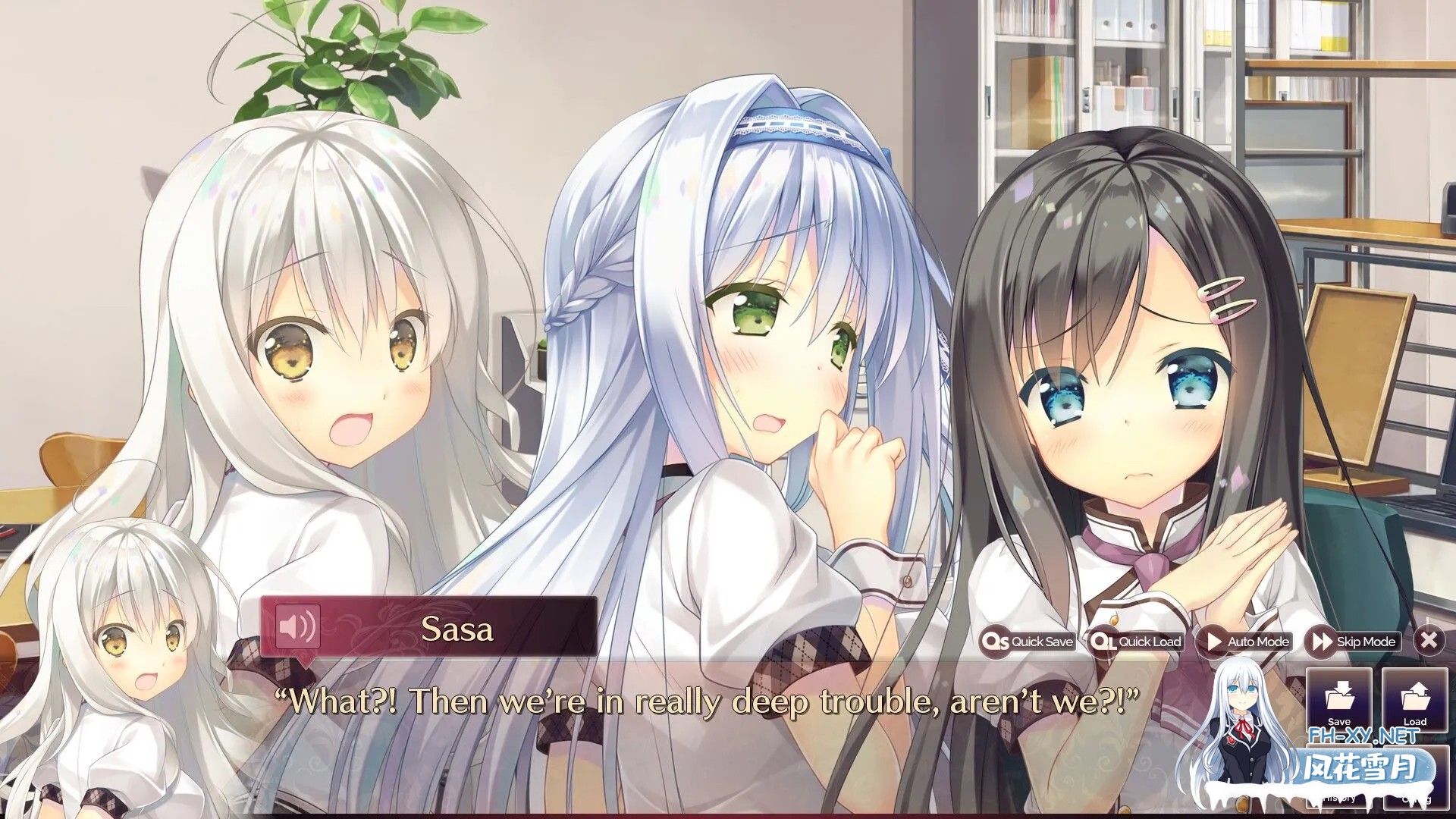Hide the dialogue box using X icon

1429,642
